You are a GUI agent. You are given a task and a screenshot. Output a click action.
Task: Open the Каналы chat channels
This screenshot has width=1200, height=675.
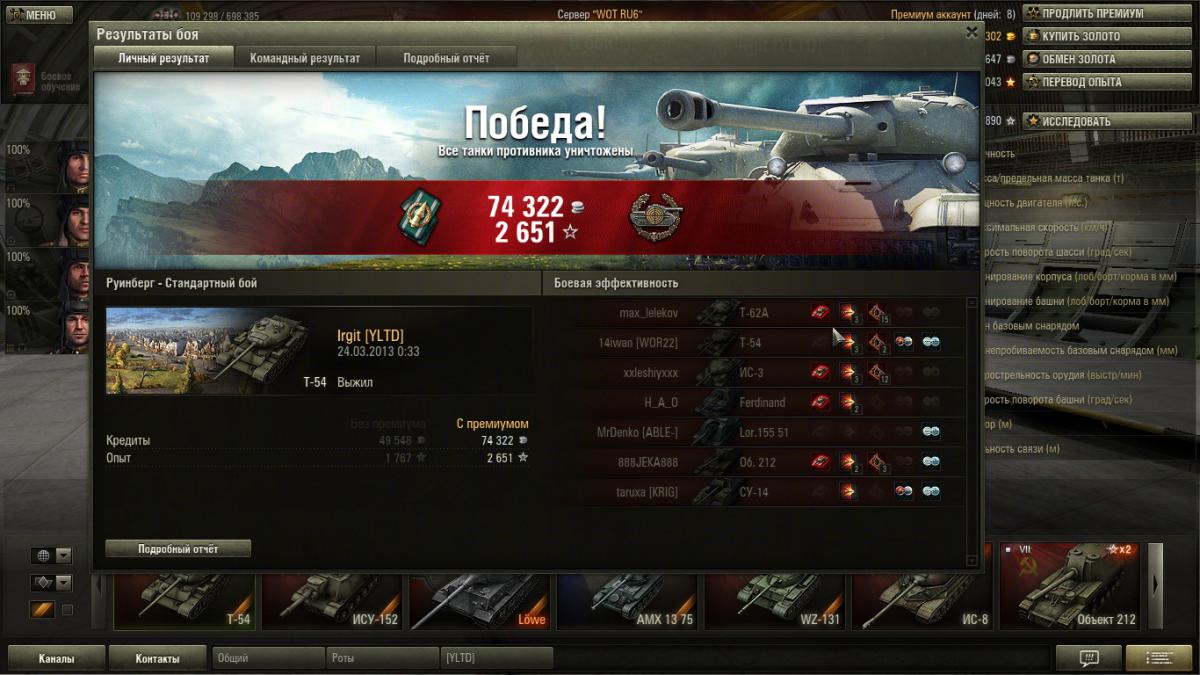[x=56, y=659]
